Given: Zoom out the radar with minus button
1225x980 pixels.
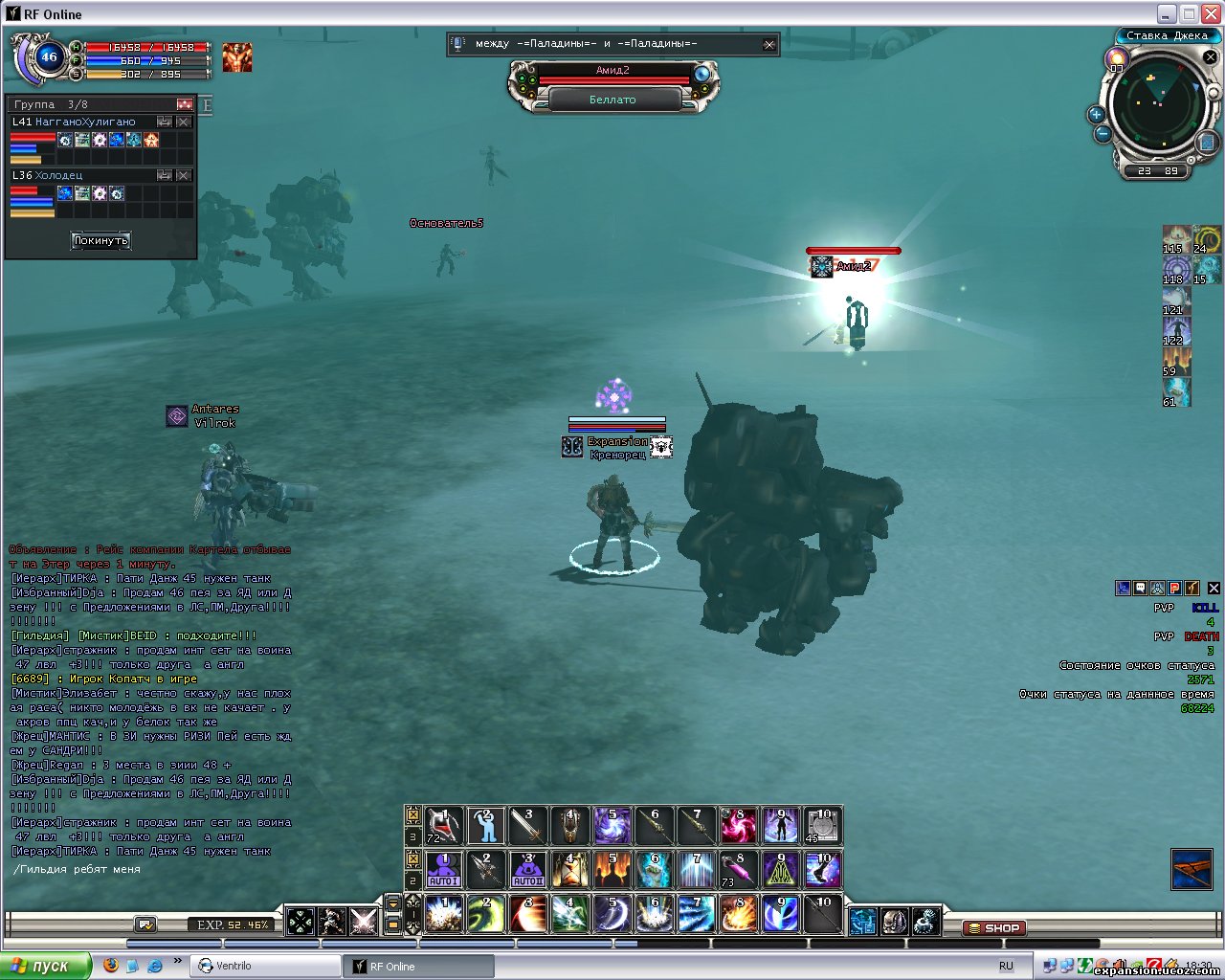Looking at the screenshot, I should pyautogui.click(x=1102, y=135).
